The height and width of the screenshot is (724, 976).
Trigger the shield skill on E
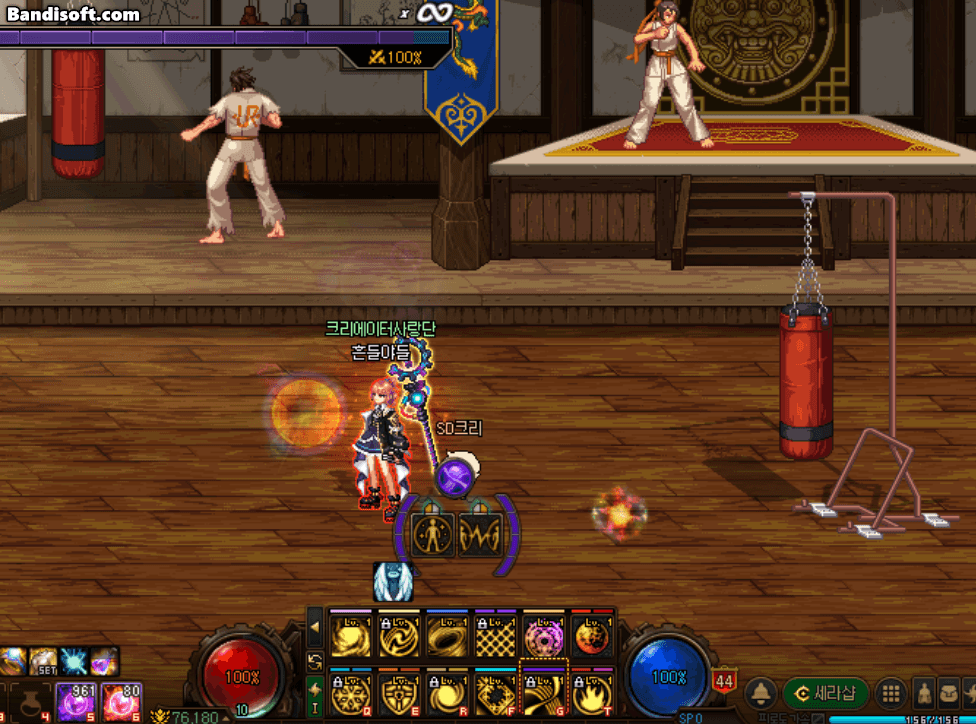click(398, 689)
